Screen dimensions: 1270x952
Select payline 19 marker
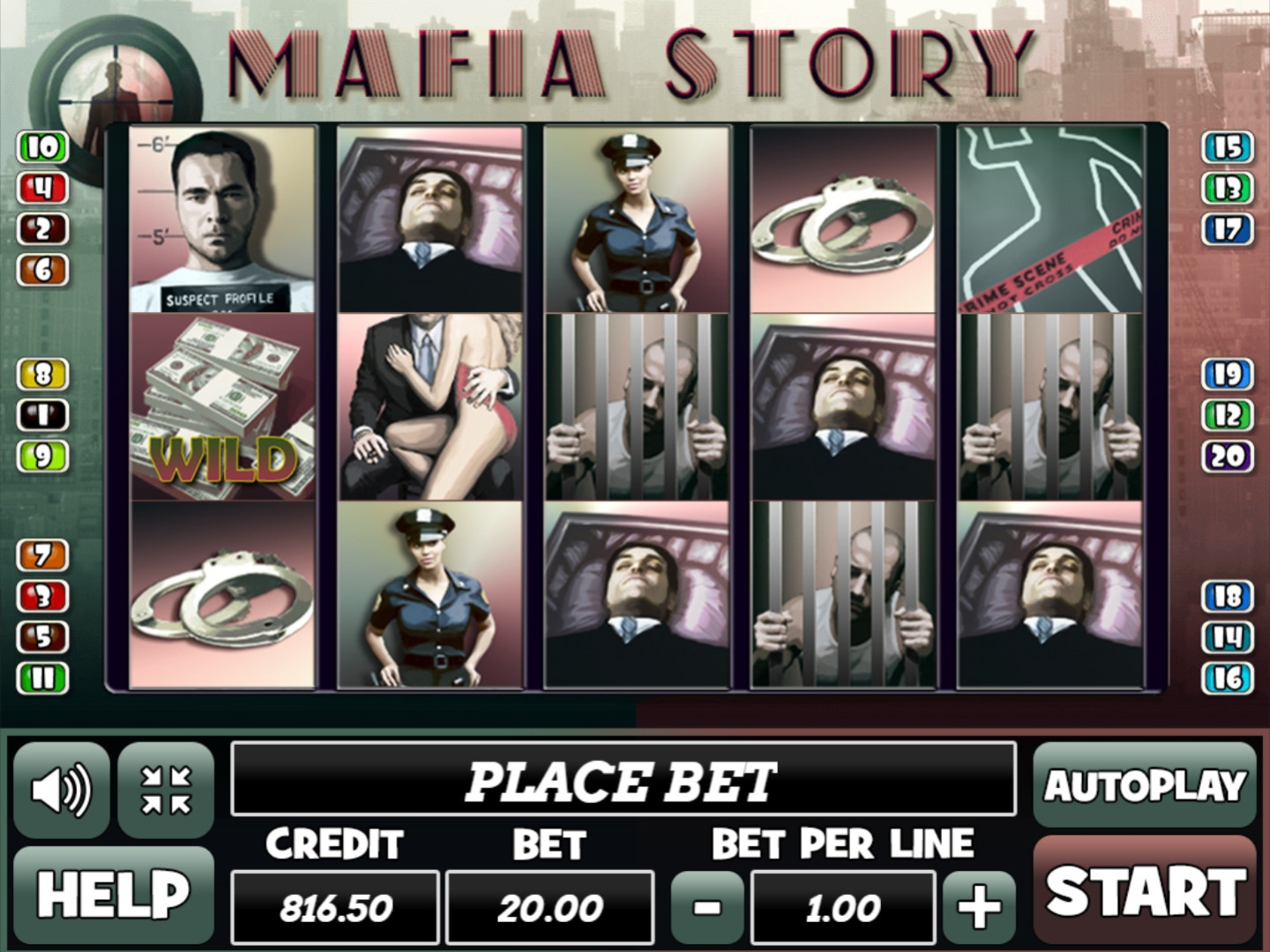(x=1228, y=375)
